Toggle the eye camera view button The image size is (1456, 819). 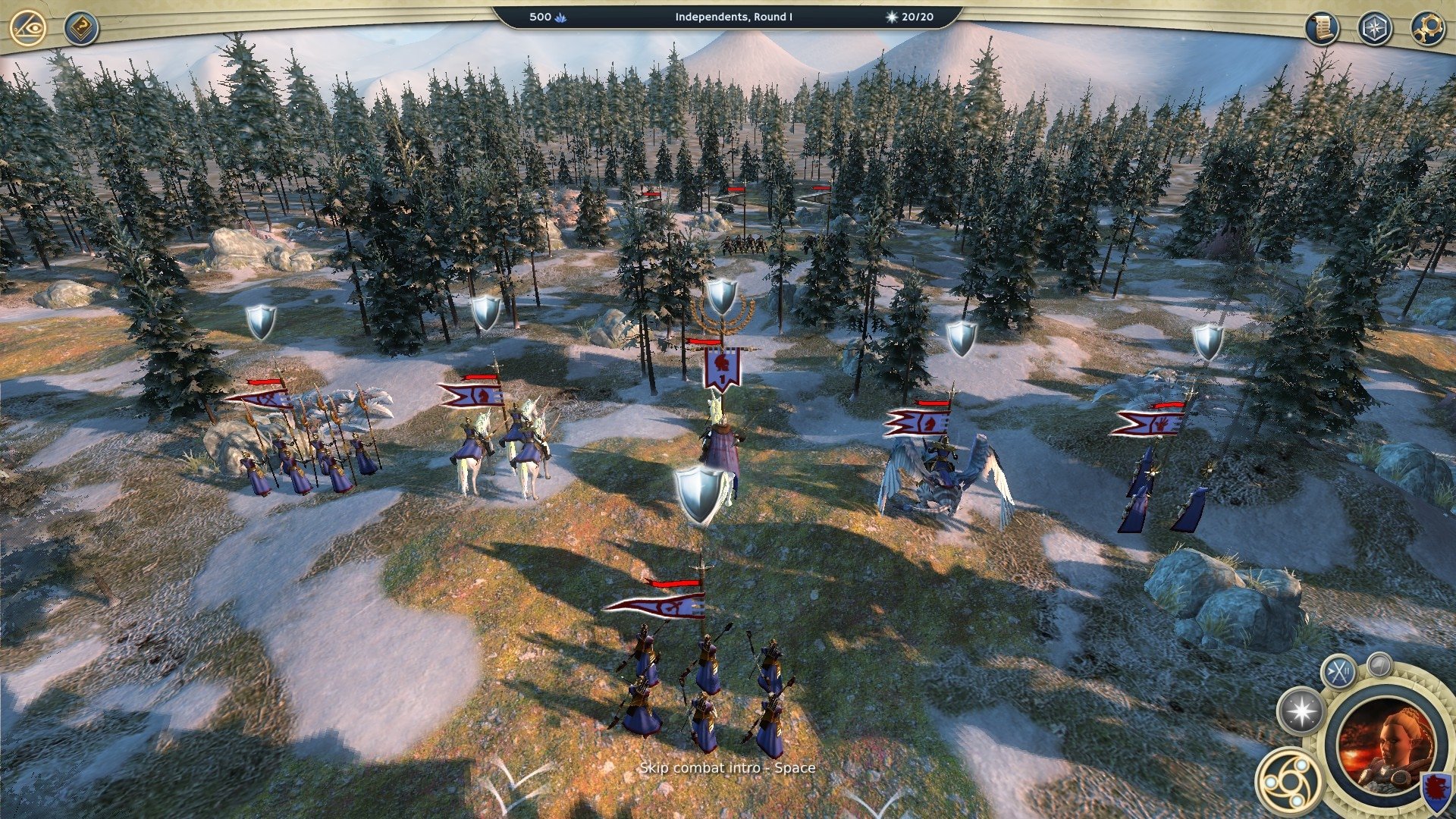pyautogui.click(x=29, y=28)
